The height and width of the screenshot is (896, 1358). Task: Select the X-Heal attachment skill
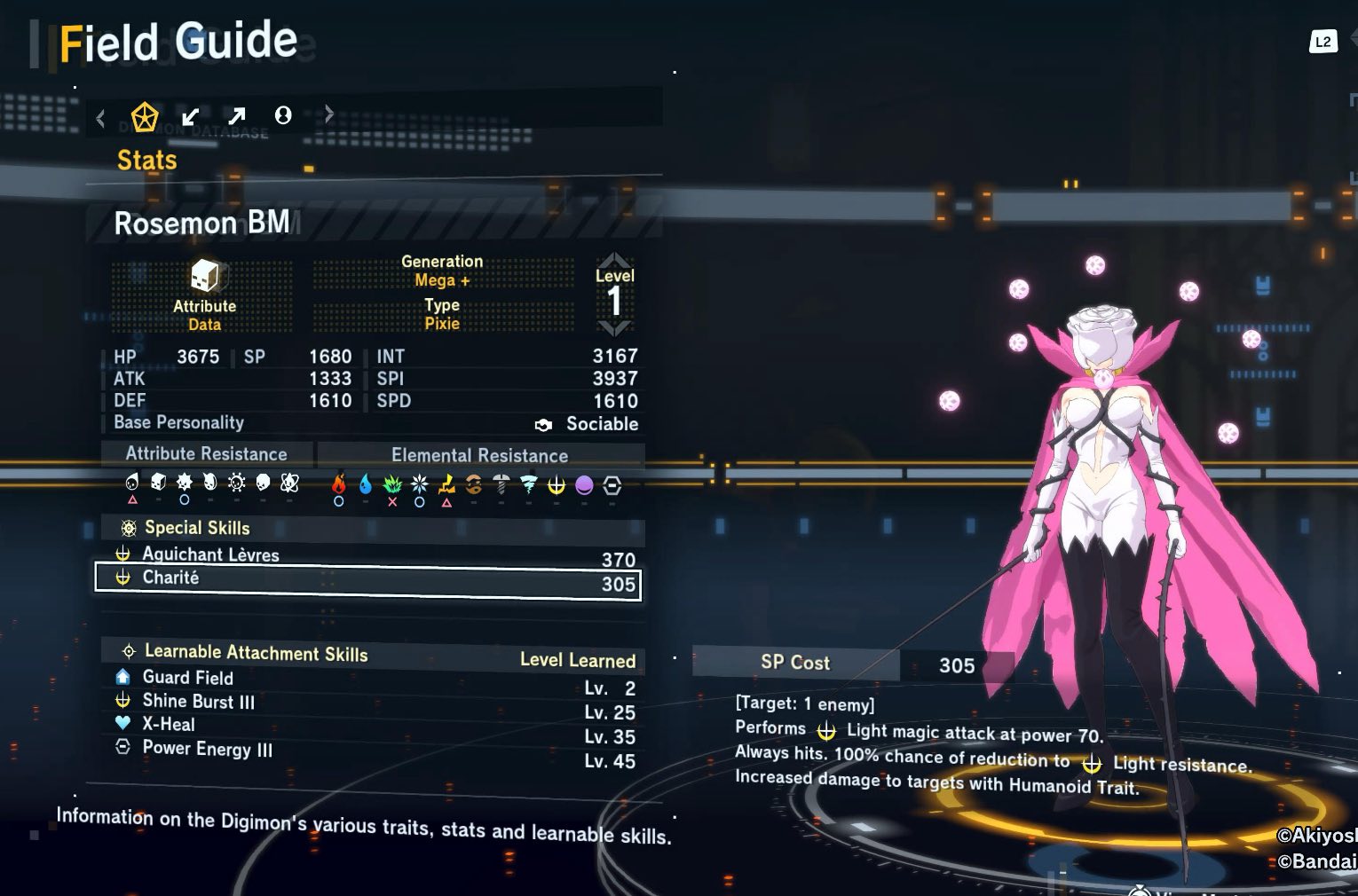click(169, 725)
